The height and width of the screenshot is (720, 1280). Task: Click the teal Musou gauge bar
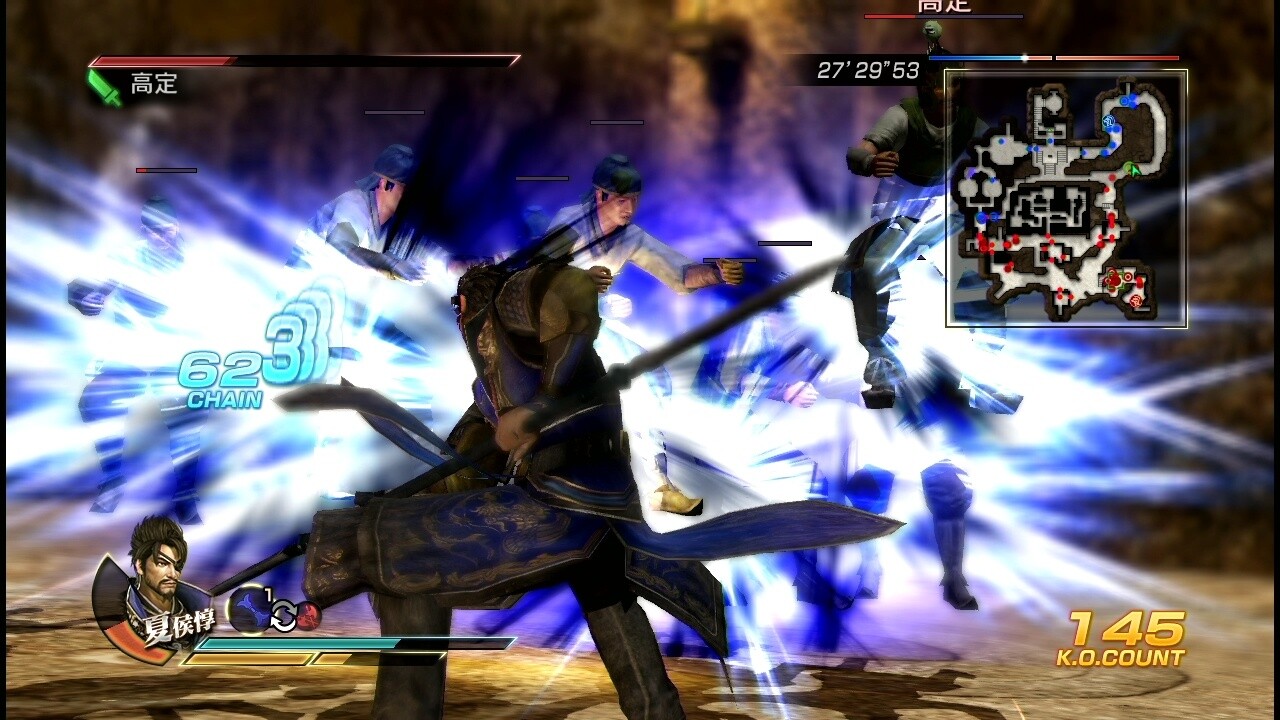click(x=292, y=644)
